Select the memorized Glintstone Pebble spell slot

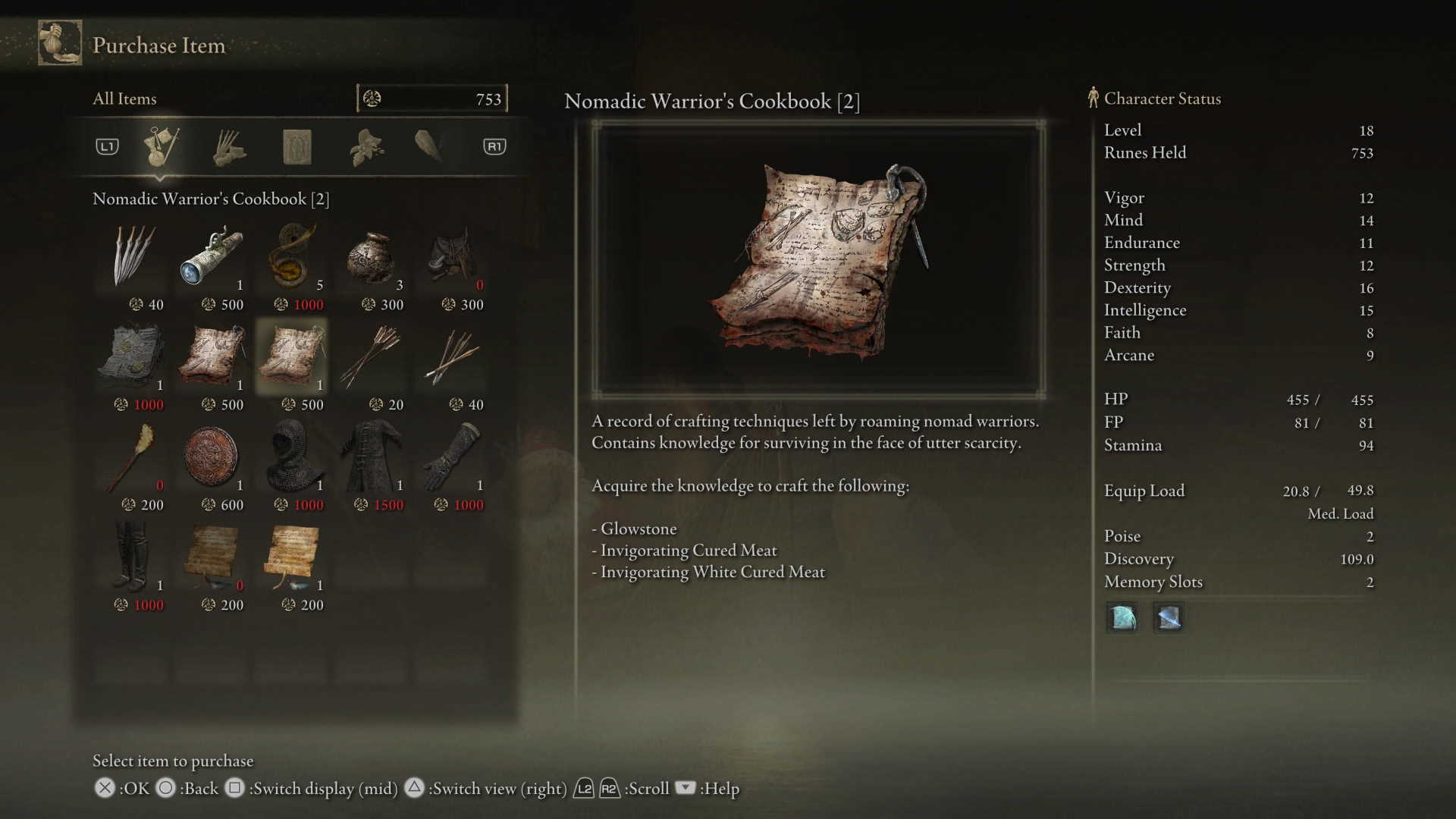coord(1122,618)
